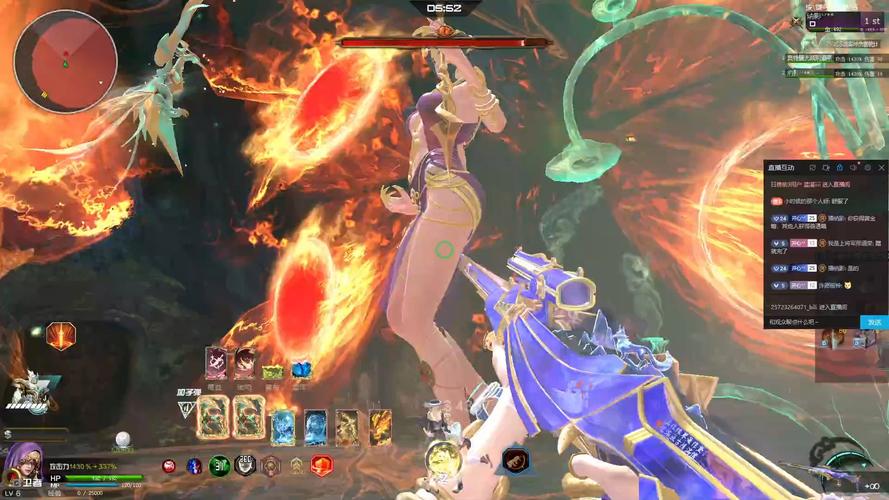
Task: Activate the green circular buff icon
Action: tap(219, 465)
